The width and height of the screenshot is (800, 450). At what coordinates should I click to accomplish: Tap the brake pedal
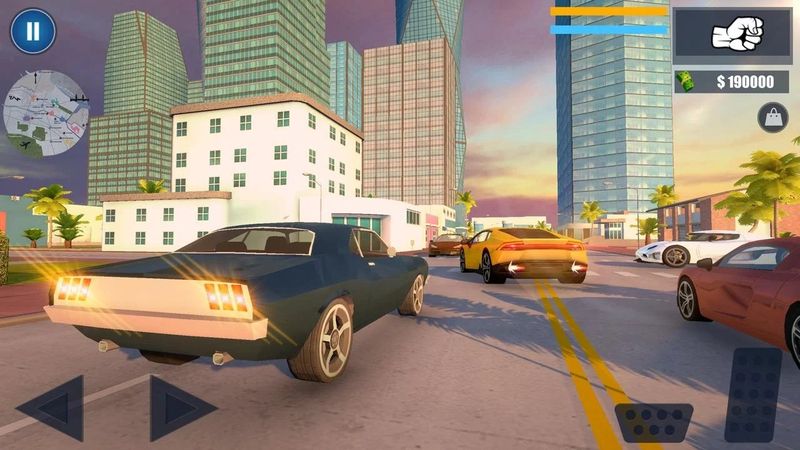pos(654,421)
